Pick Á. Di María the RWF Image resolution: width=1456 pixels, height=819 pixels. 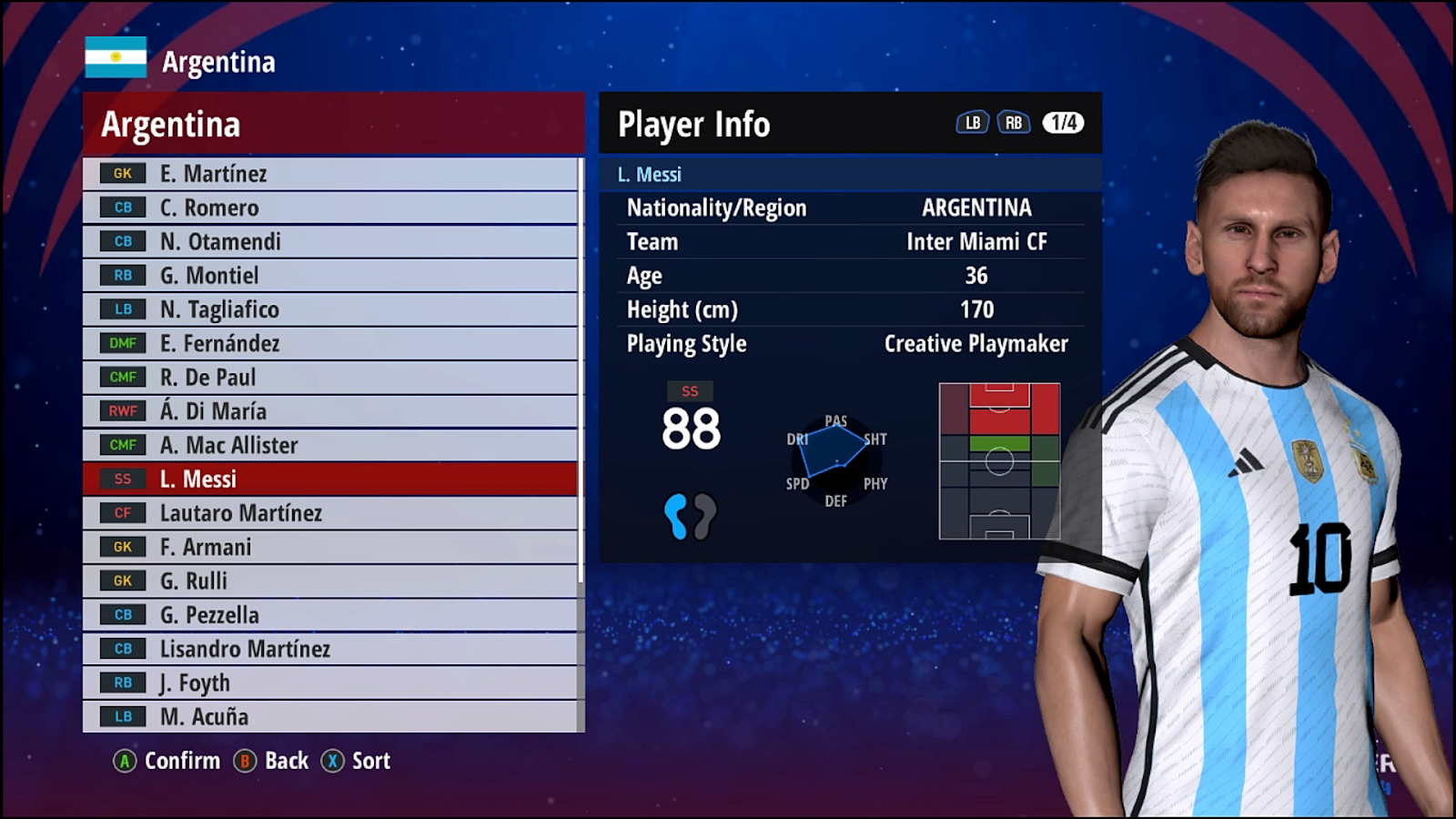click(329, 411)
